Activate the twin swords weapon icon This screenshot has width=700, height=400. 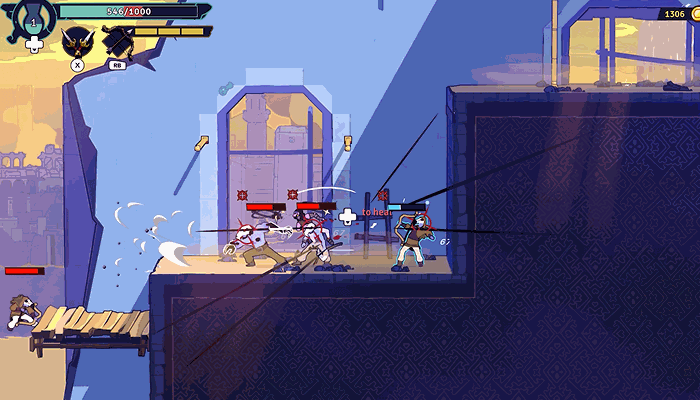[77, 42]
